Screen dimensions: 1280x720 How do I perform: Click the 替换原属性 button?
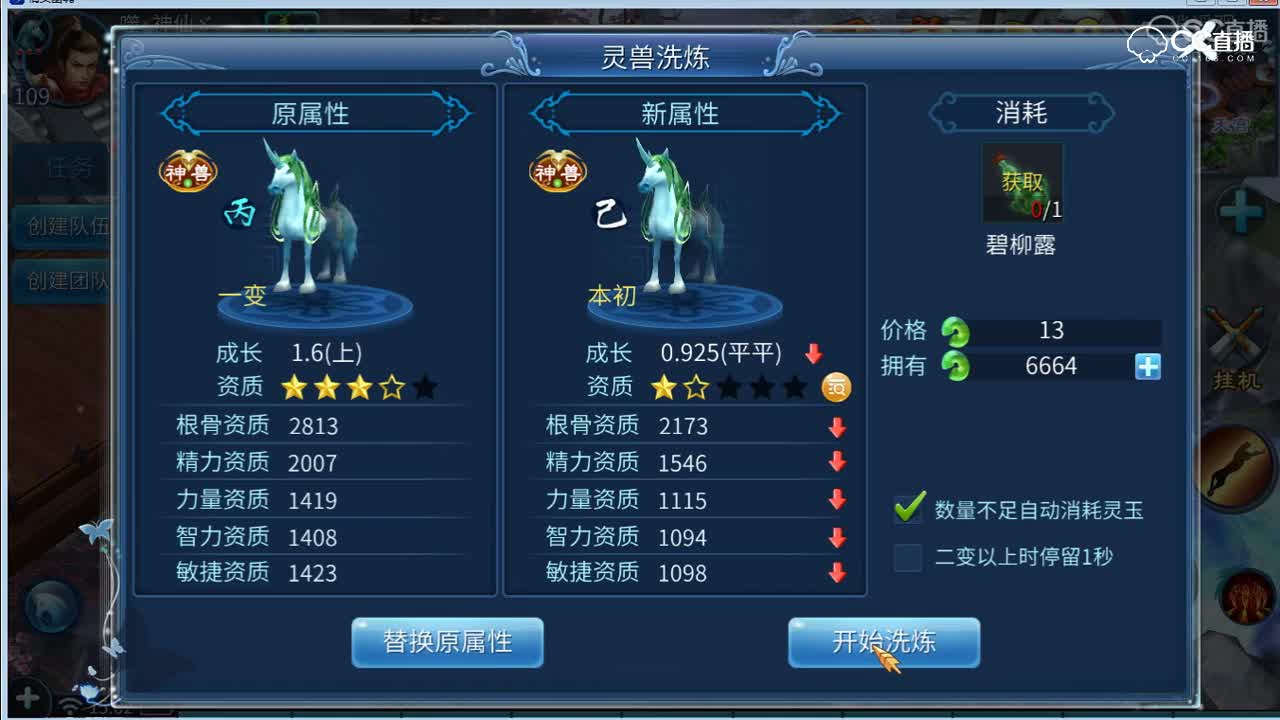(446, 644)
